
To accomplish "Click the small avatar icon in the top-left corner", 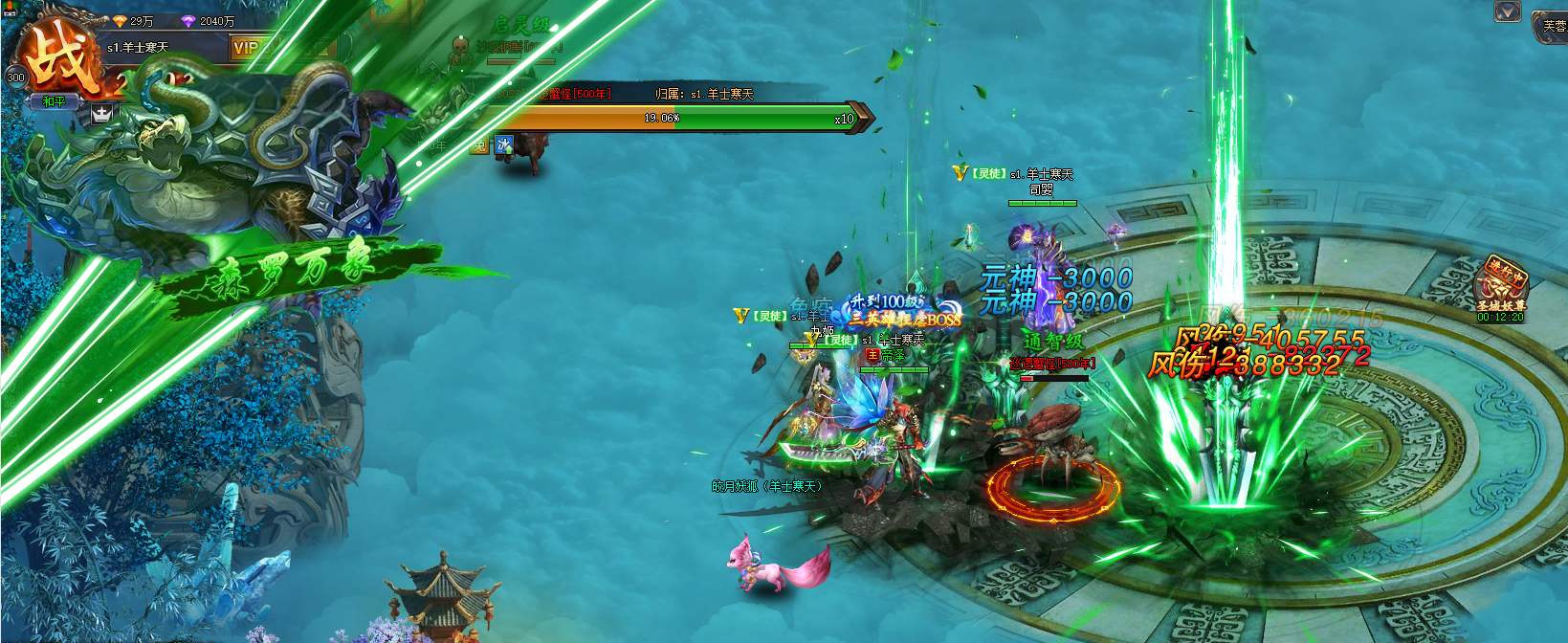I will 11,10.
